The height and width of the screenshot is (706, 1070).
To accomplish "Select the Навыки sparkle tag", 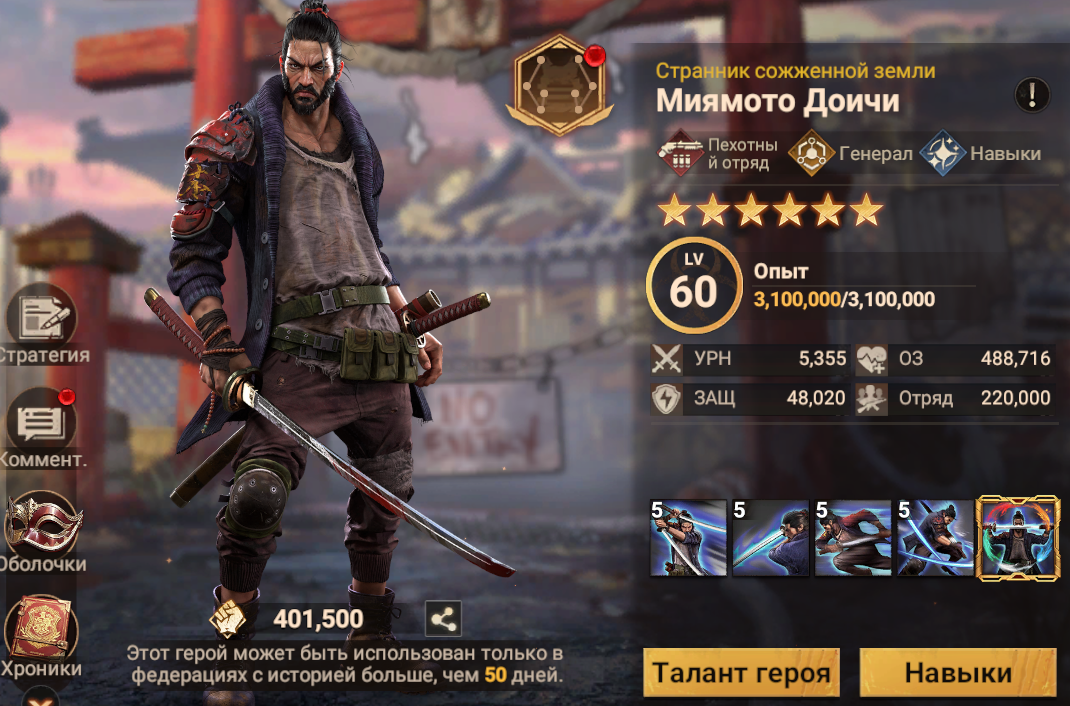I will [x=981, y=154].
